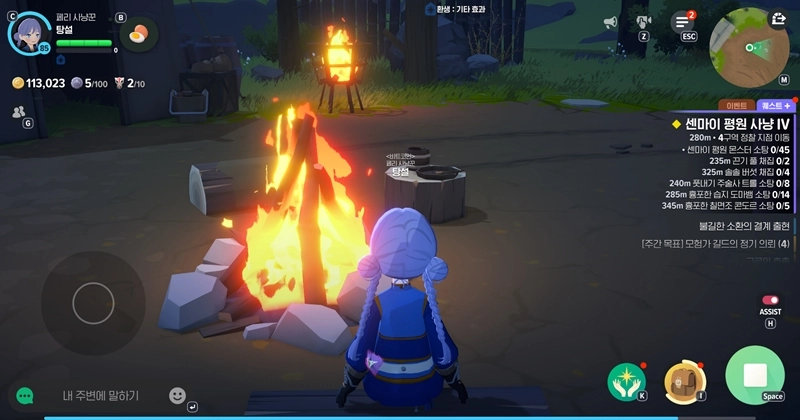
Task: Select the 퀘스트 + tab
Action: 776,105
